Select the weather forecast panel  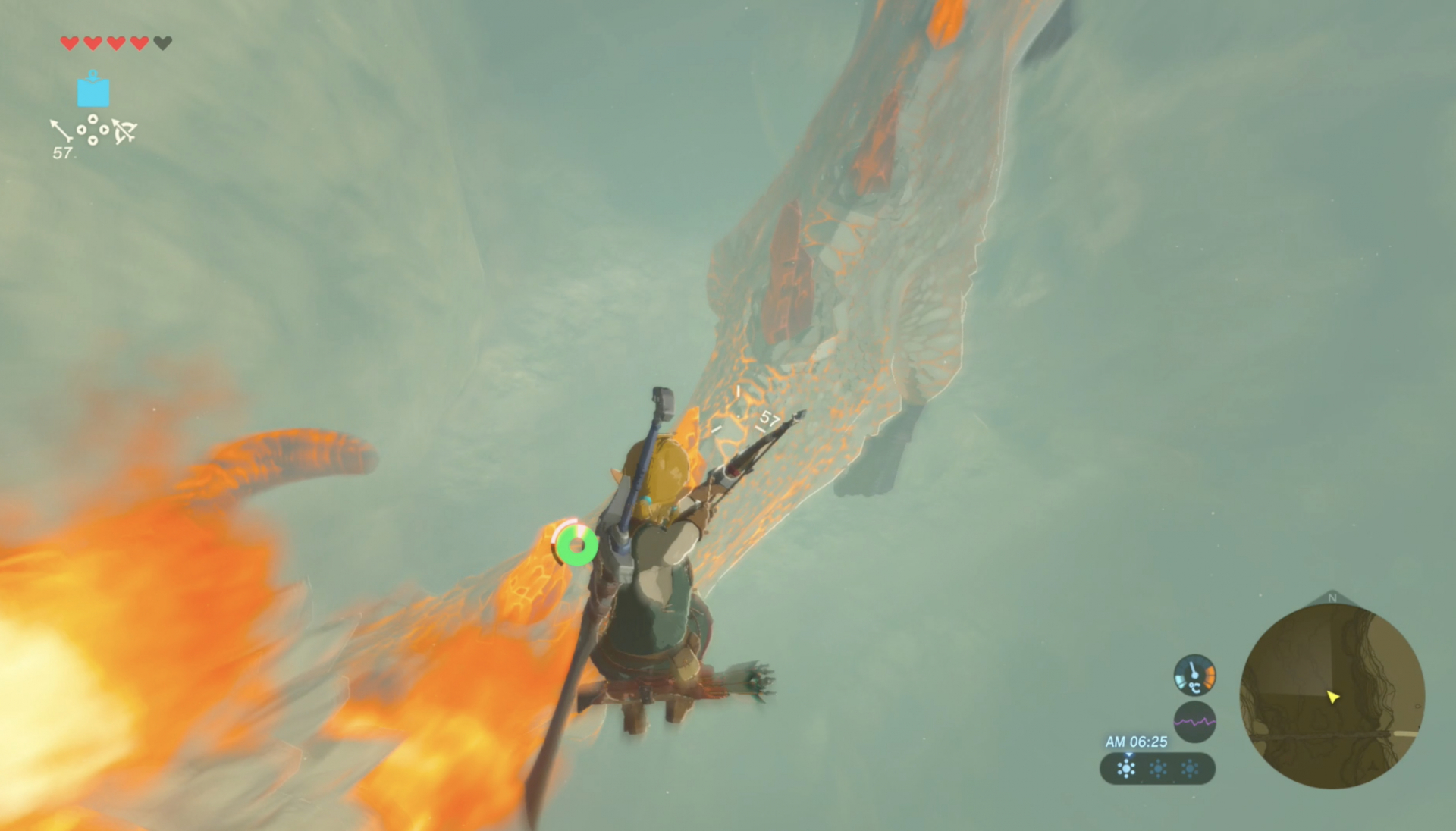1157,769
